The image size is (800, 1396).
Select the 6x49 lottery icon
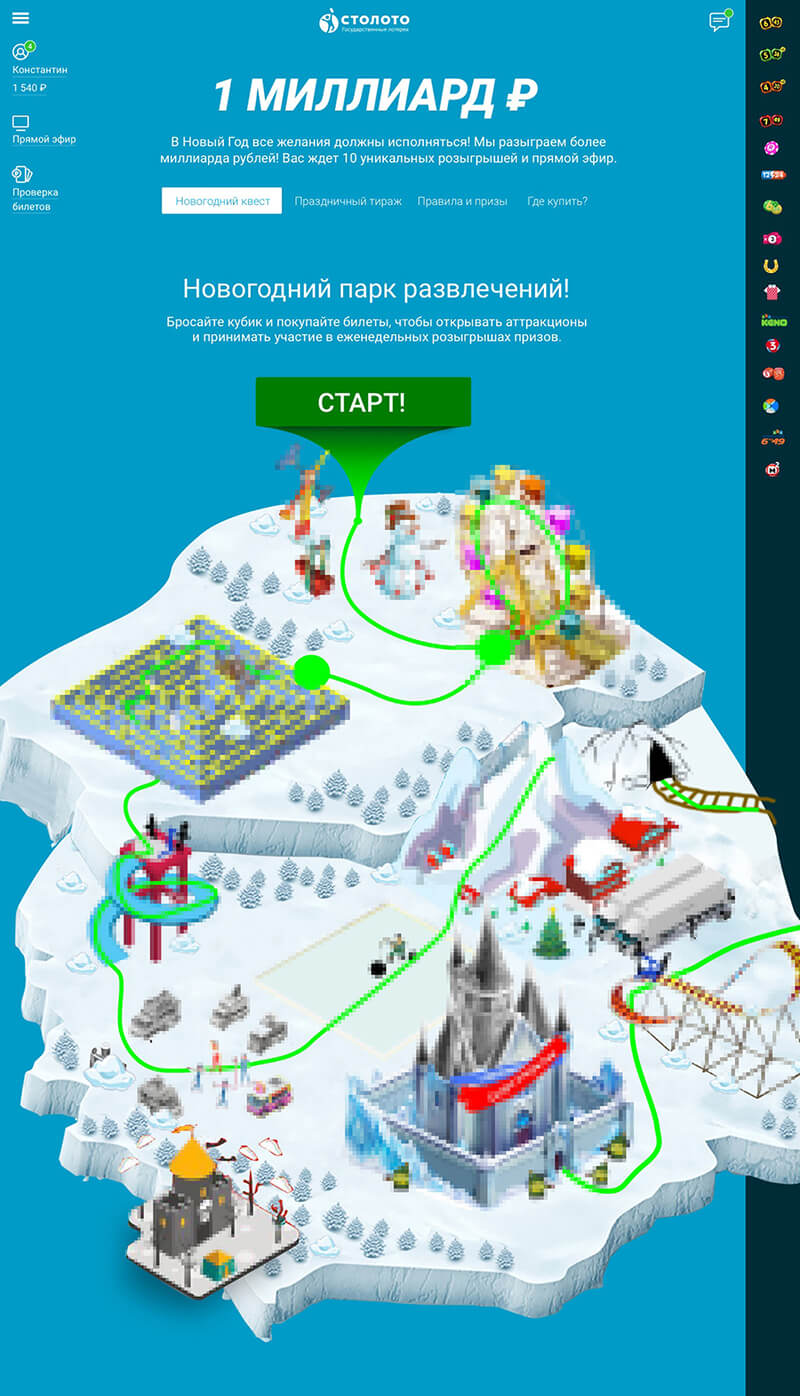(772, 439)
